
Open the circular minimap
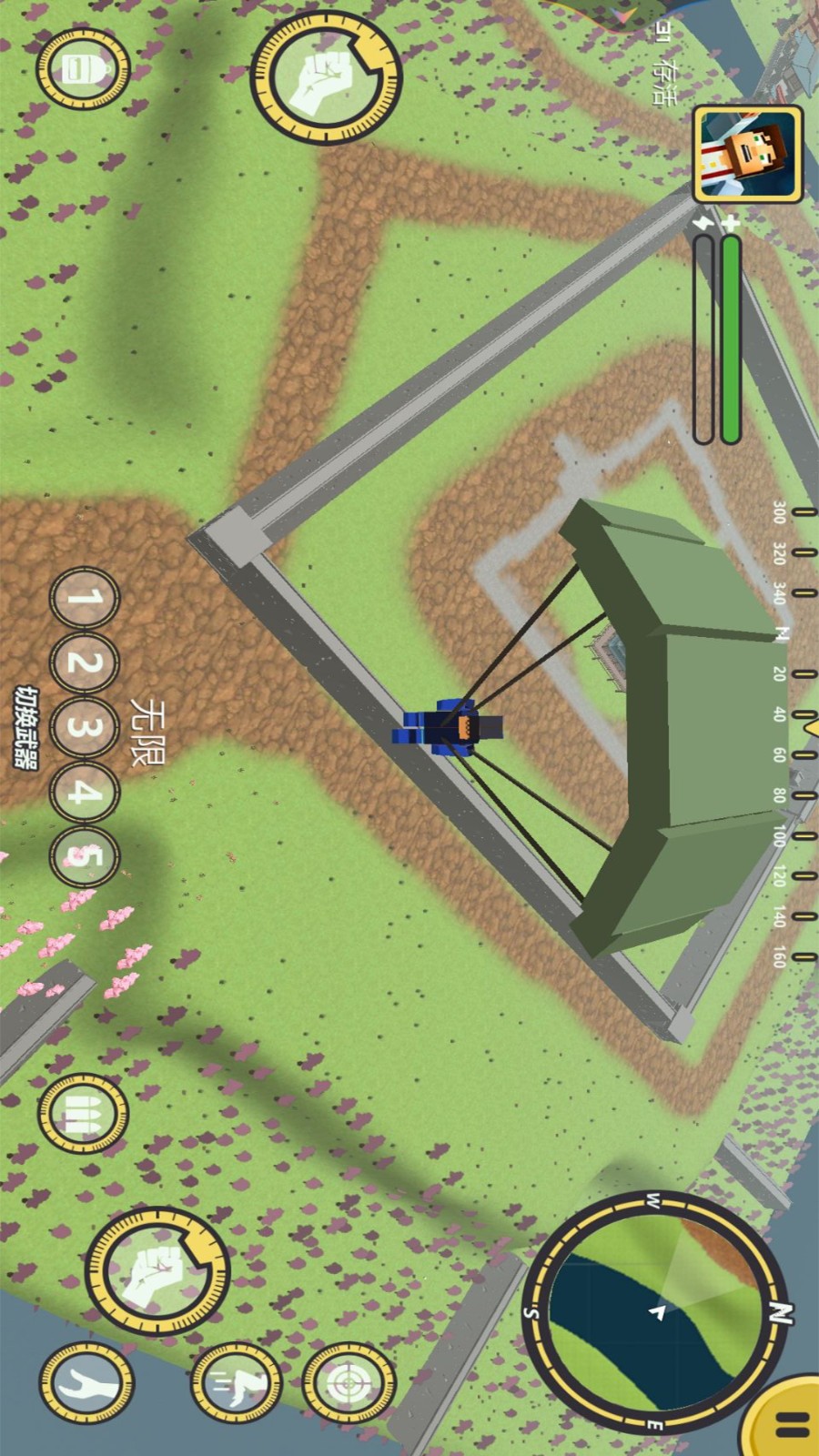pos(657,1312)
